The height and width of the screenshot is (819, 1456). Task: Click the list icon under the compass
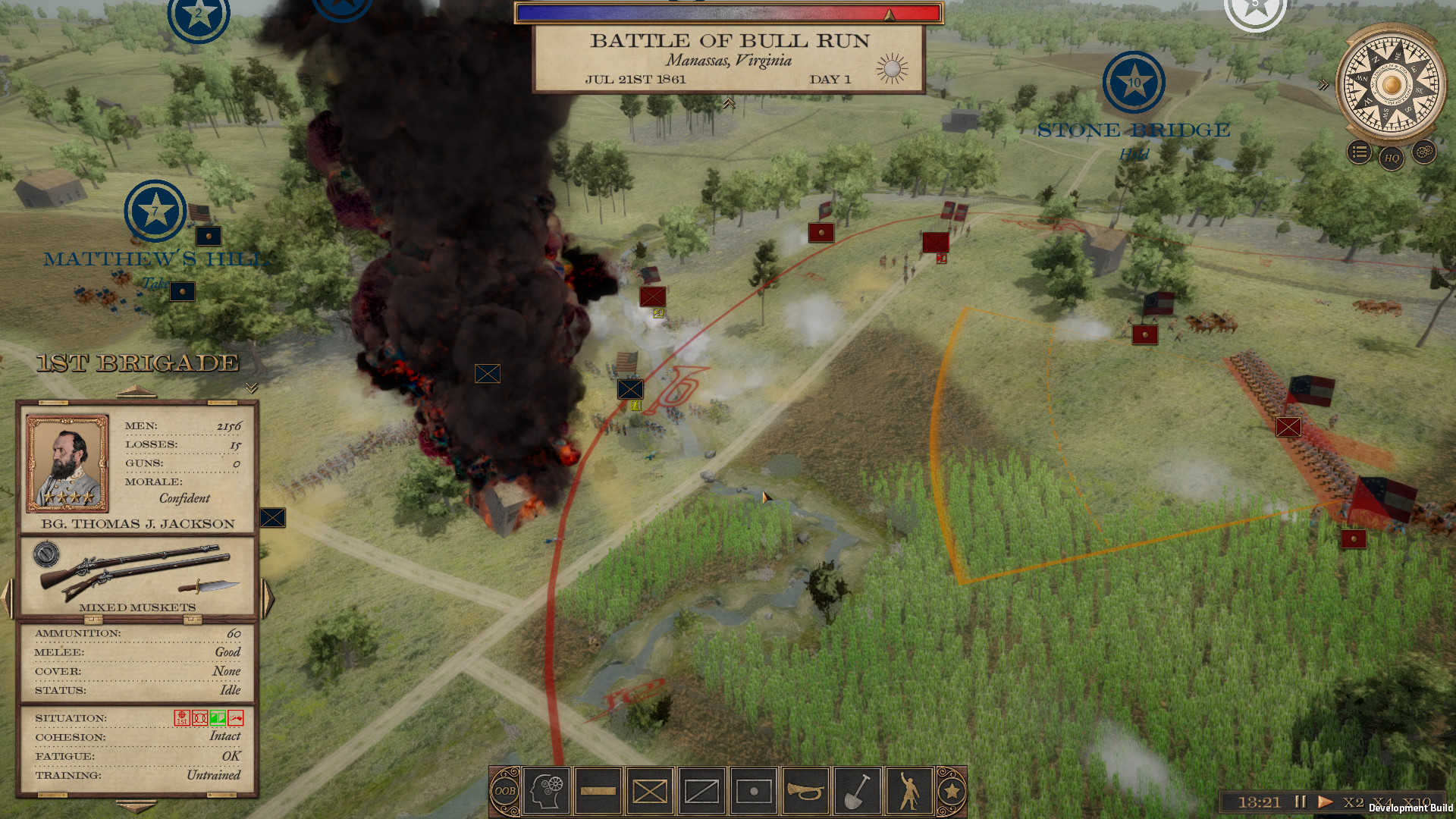(1358, 152)
